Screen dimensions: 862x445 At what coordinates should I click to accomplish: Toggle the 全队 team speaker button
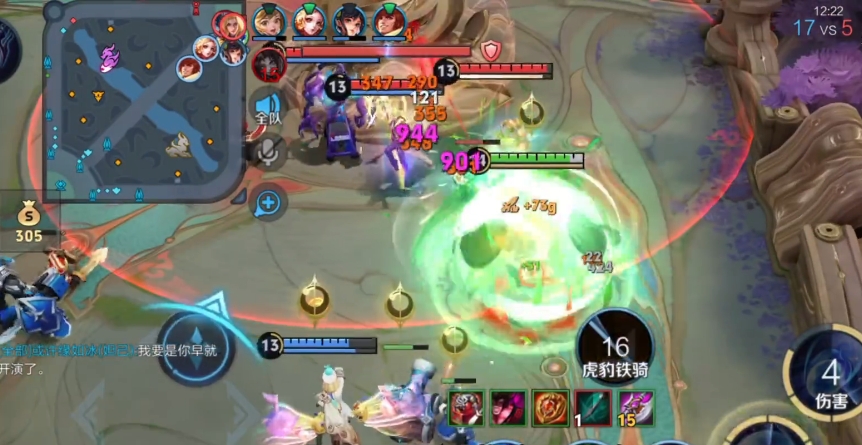click(267, 106)
